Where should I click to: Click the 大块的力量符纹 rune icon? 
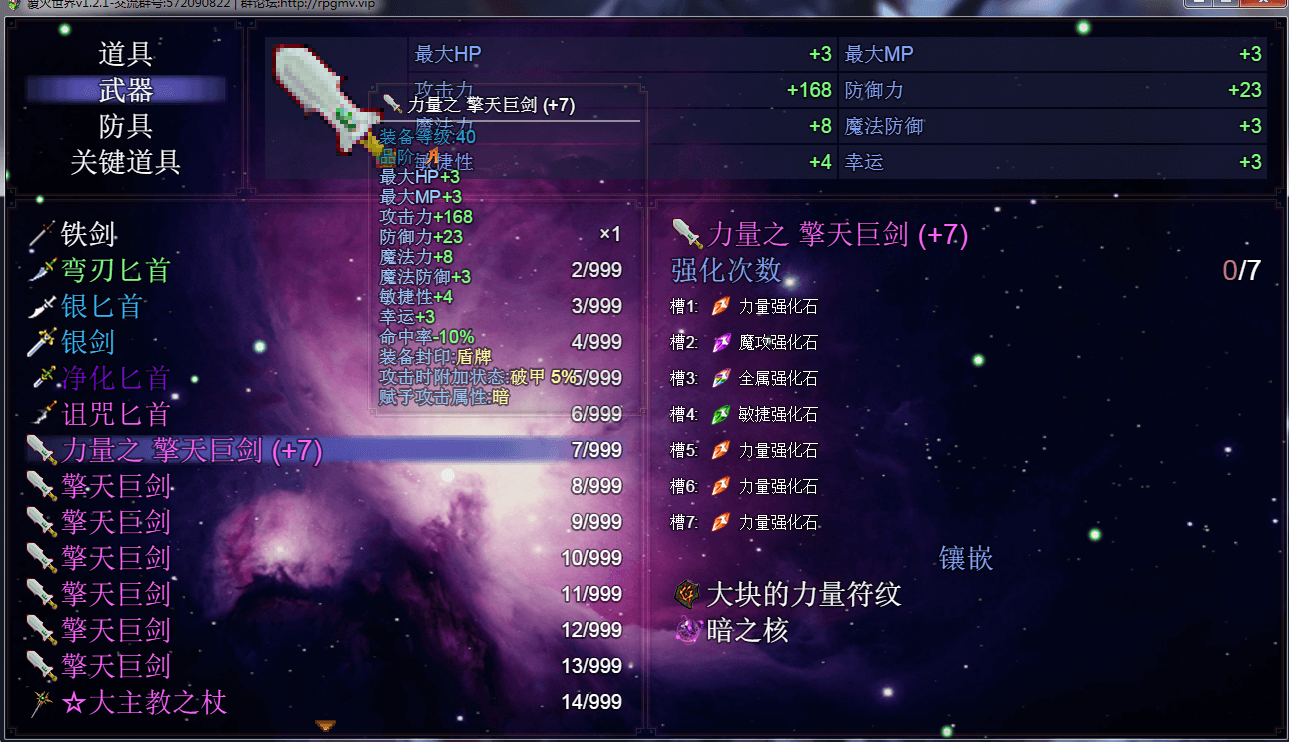685,594
